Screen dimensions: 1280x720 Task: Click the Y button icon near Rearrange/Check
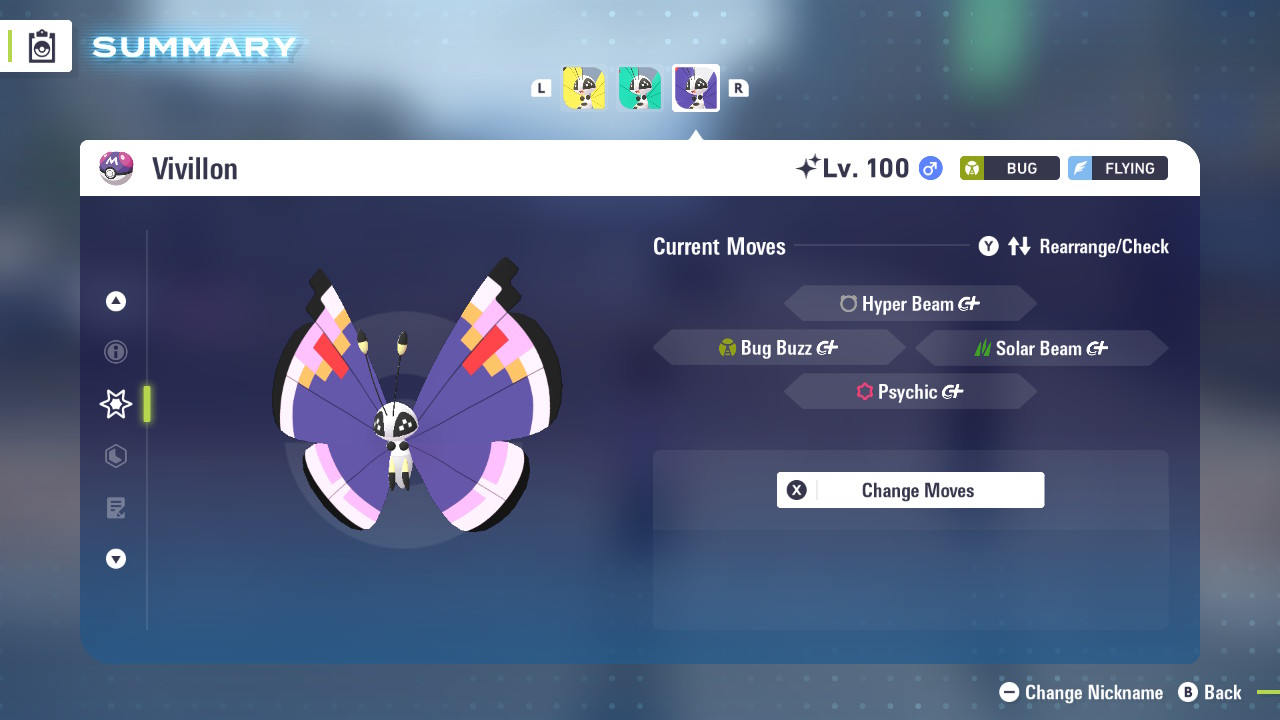988,246
